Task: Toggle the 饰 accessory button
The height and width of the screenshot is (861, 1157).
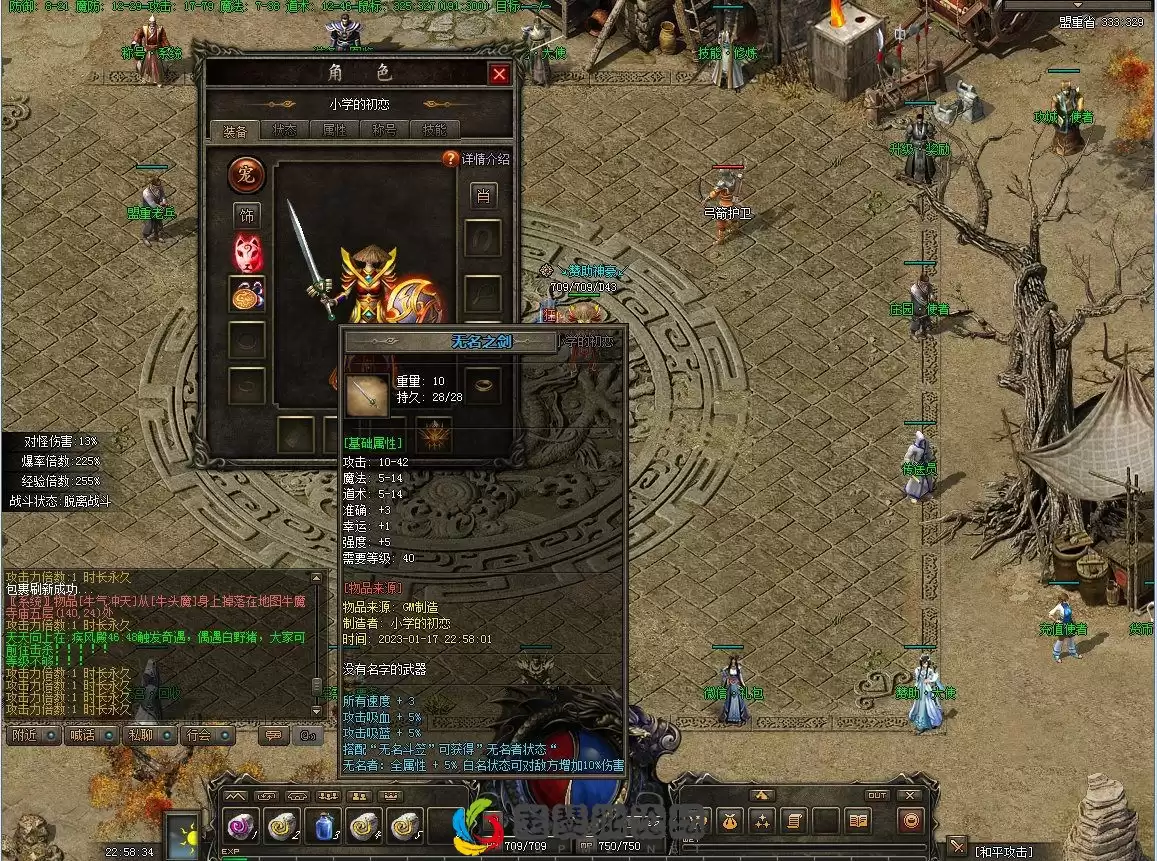Action: tap(246, 215)
